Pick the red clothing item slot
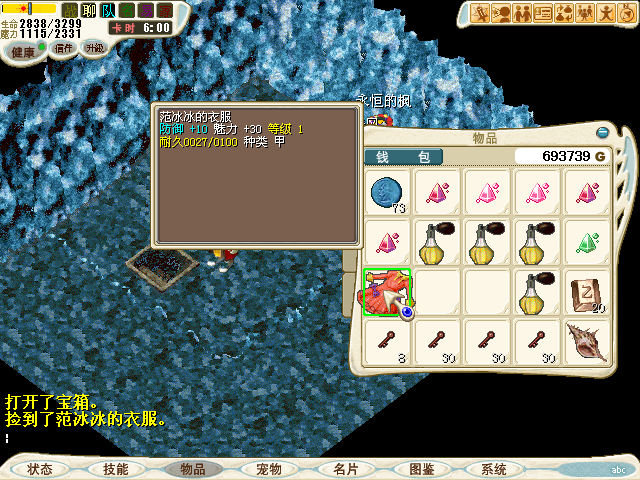 [387, 291]
